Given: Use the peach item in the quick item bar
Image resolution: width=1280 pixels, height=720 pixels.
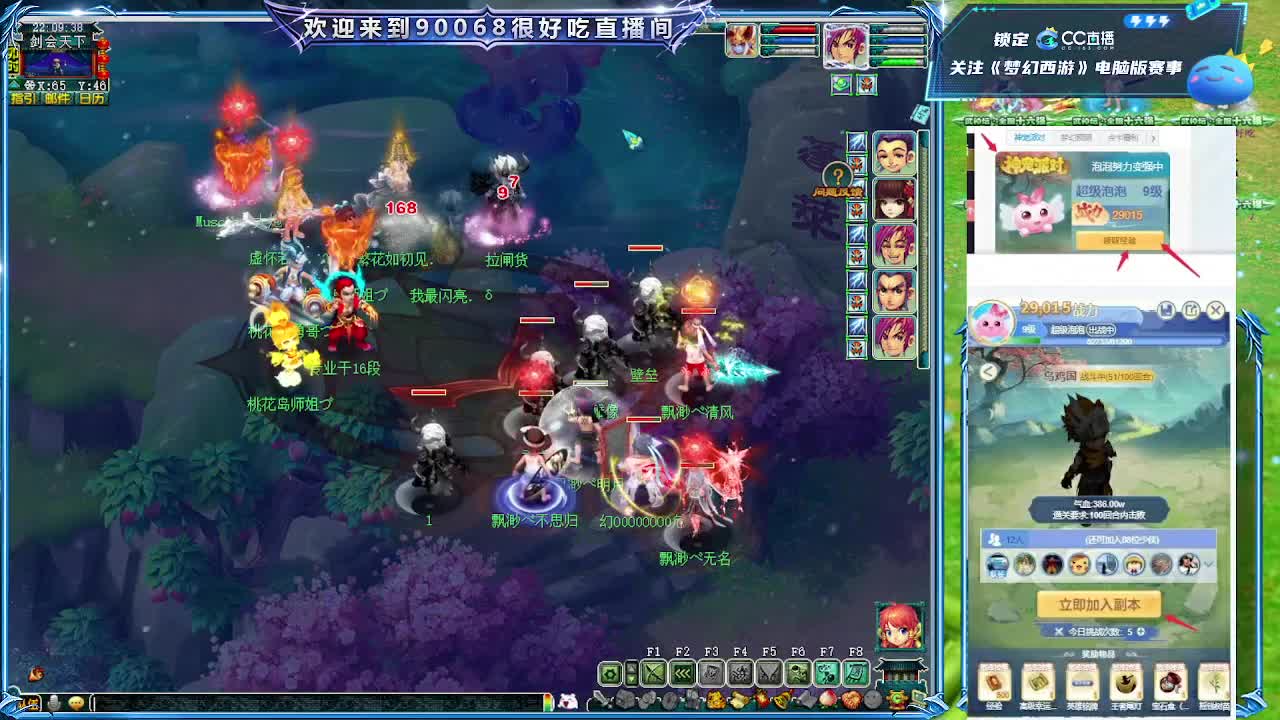Looking at the screenshot, I should (x=827, y=700).
